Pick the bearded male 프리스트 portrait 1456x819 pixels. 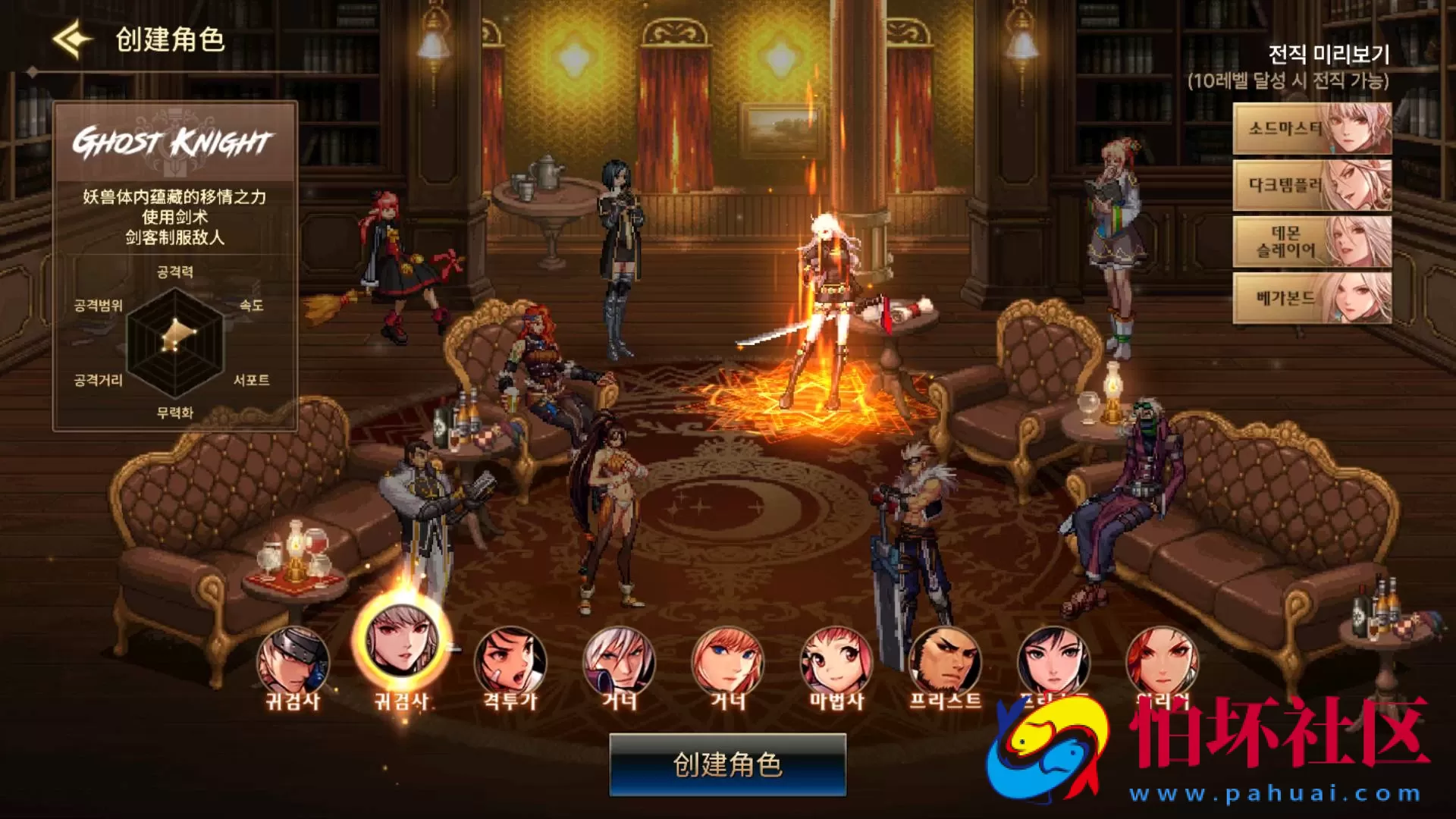(945, 663)
